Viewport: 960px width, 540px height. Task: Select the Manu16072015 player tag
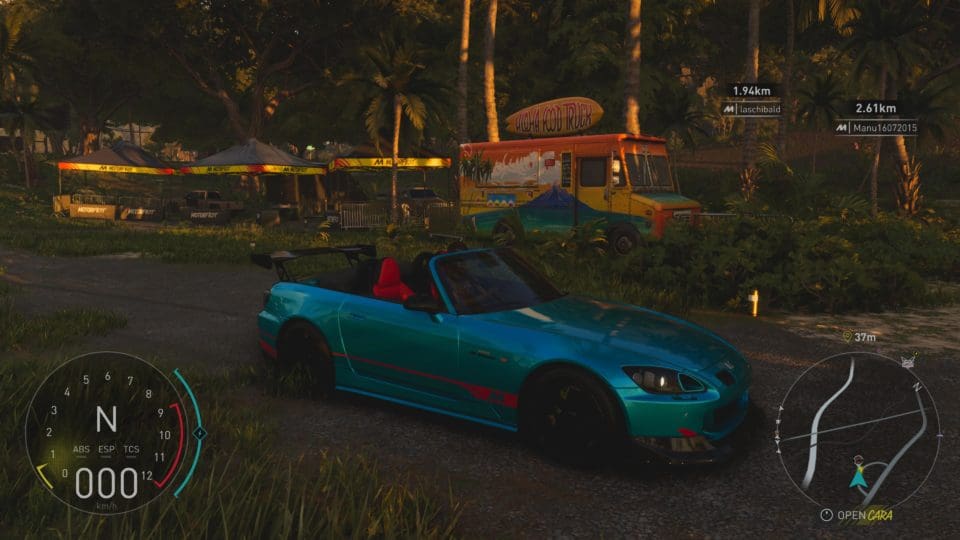tap(876, 128)
